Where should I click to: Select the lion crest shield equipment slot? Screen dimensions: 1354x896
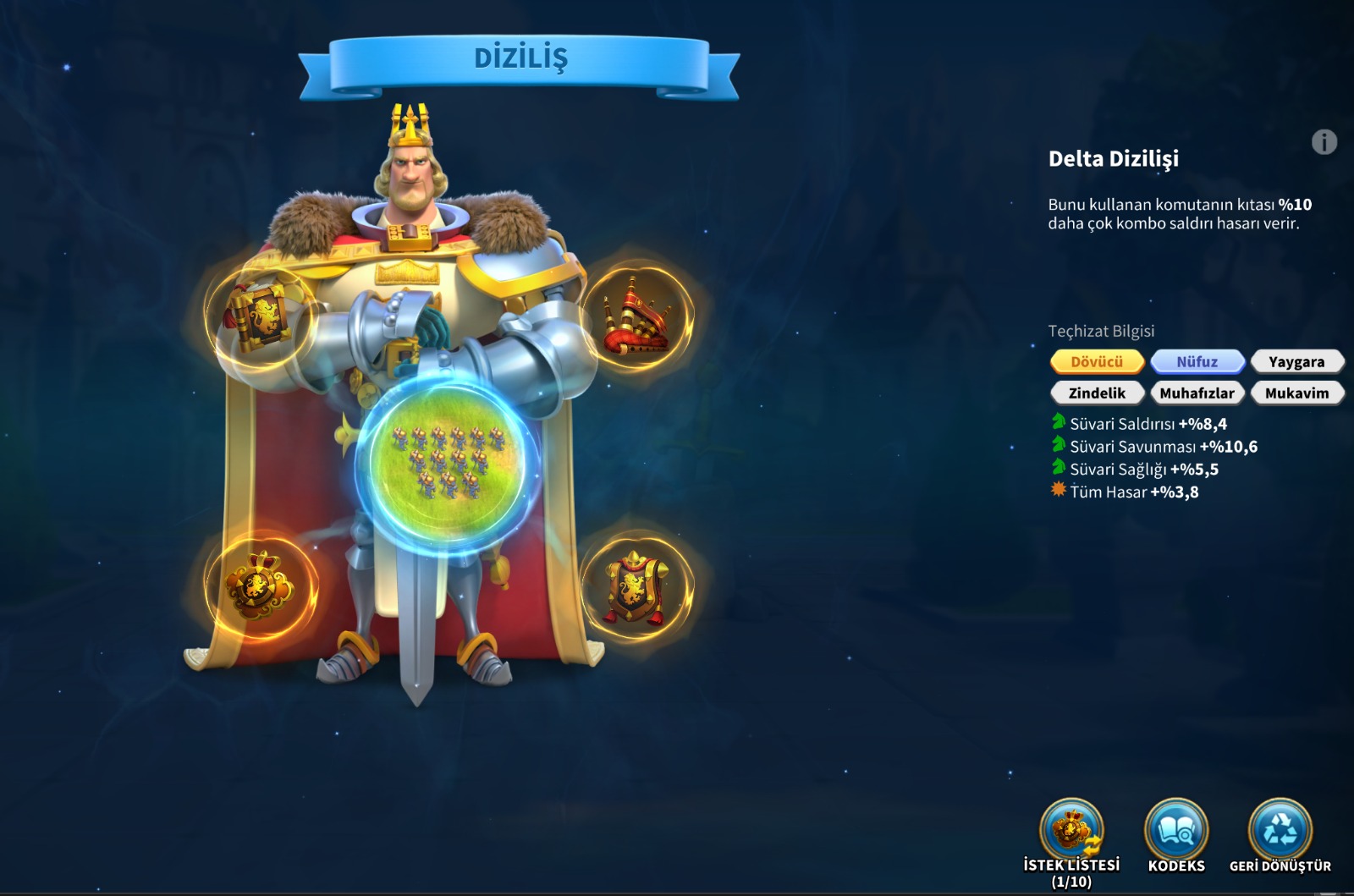(x=636, y=587)
